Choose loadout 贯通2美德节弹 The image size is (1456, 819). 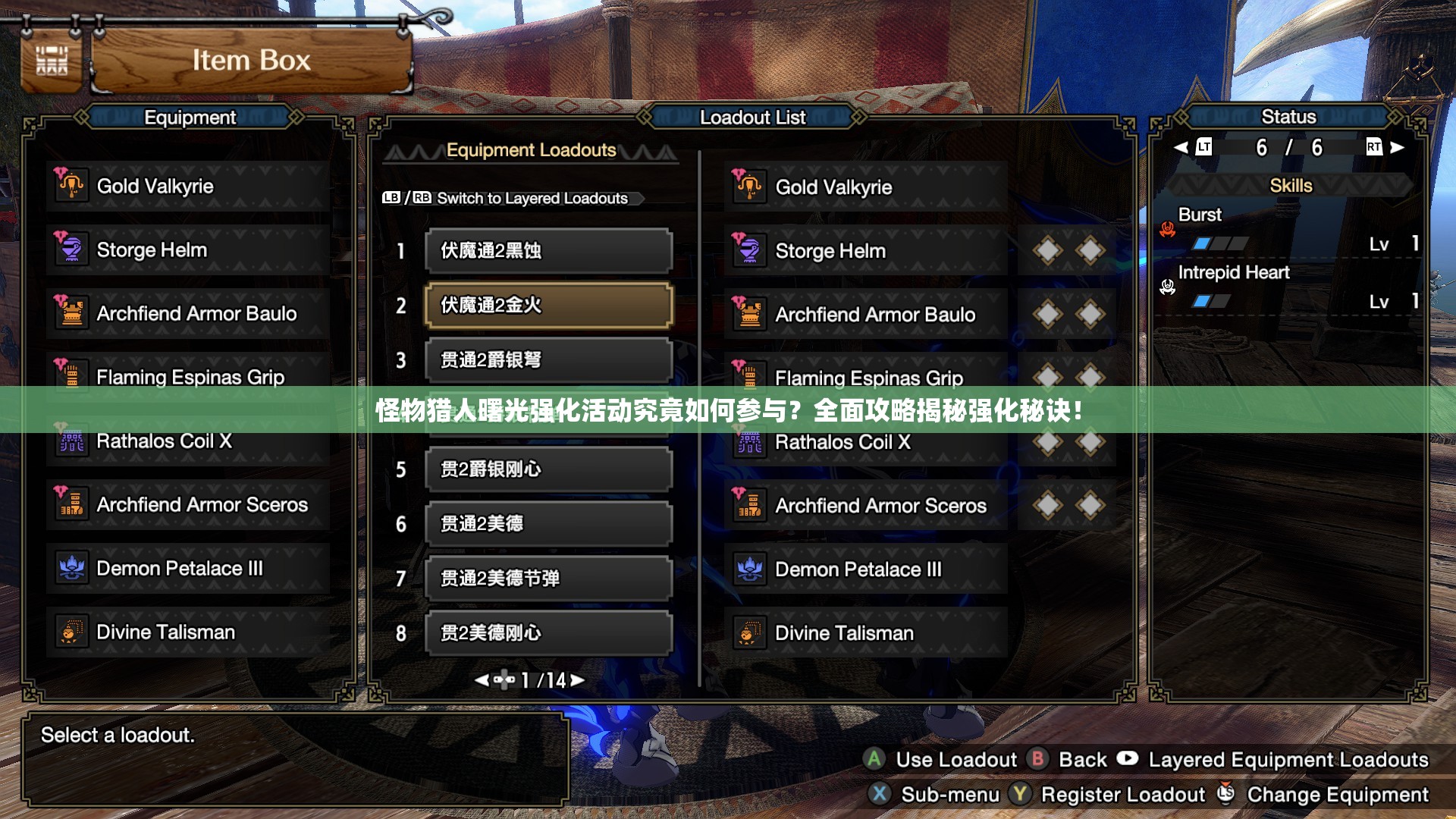click(548, 579)
